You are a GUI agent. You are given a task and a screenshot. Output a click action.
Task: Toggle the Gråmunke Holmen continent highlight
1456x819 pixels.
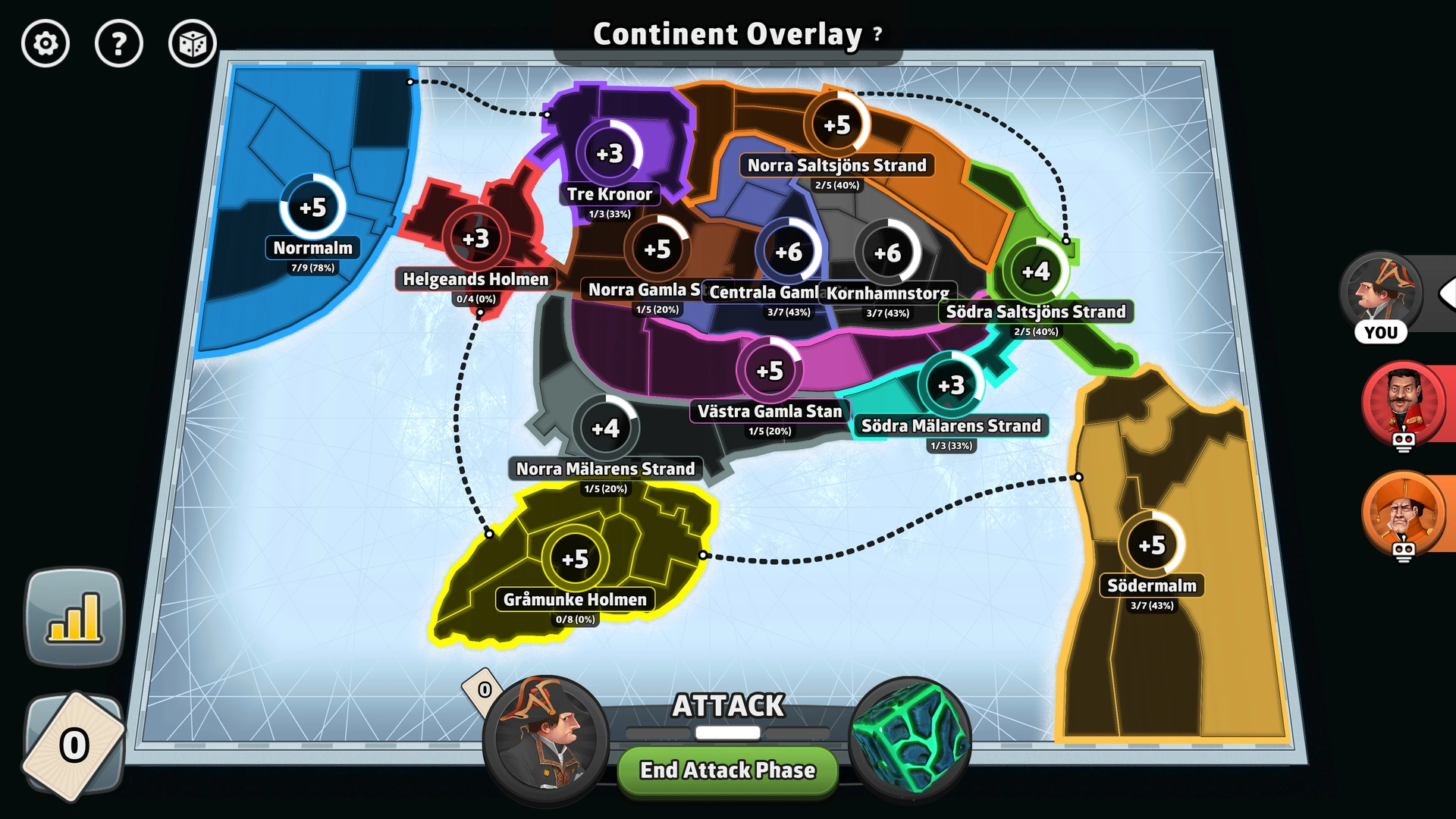point(577,559)
